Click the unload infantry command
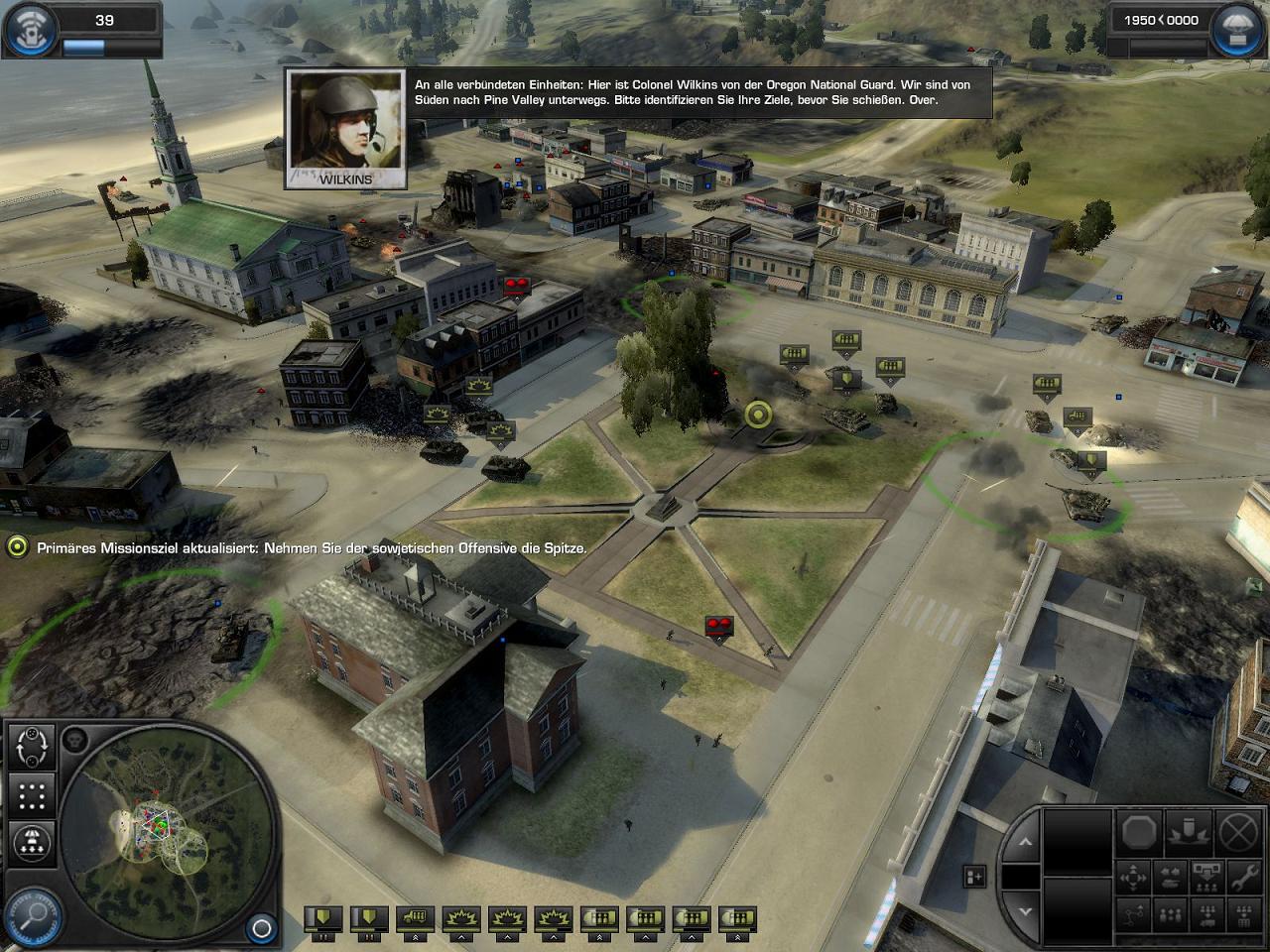The image size is (1270, 952). point(1206,877)
